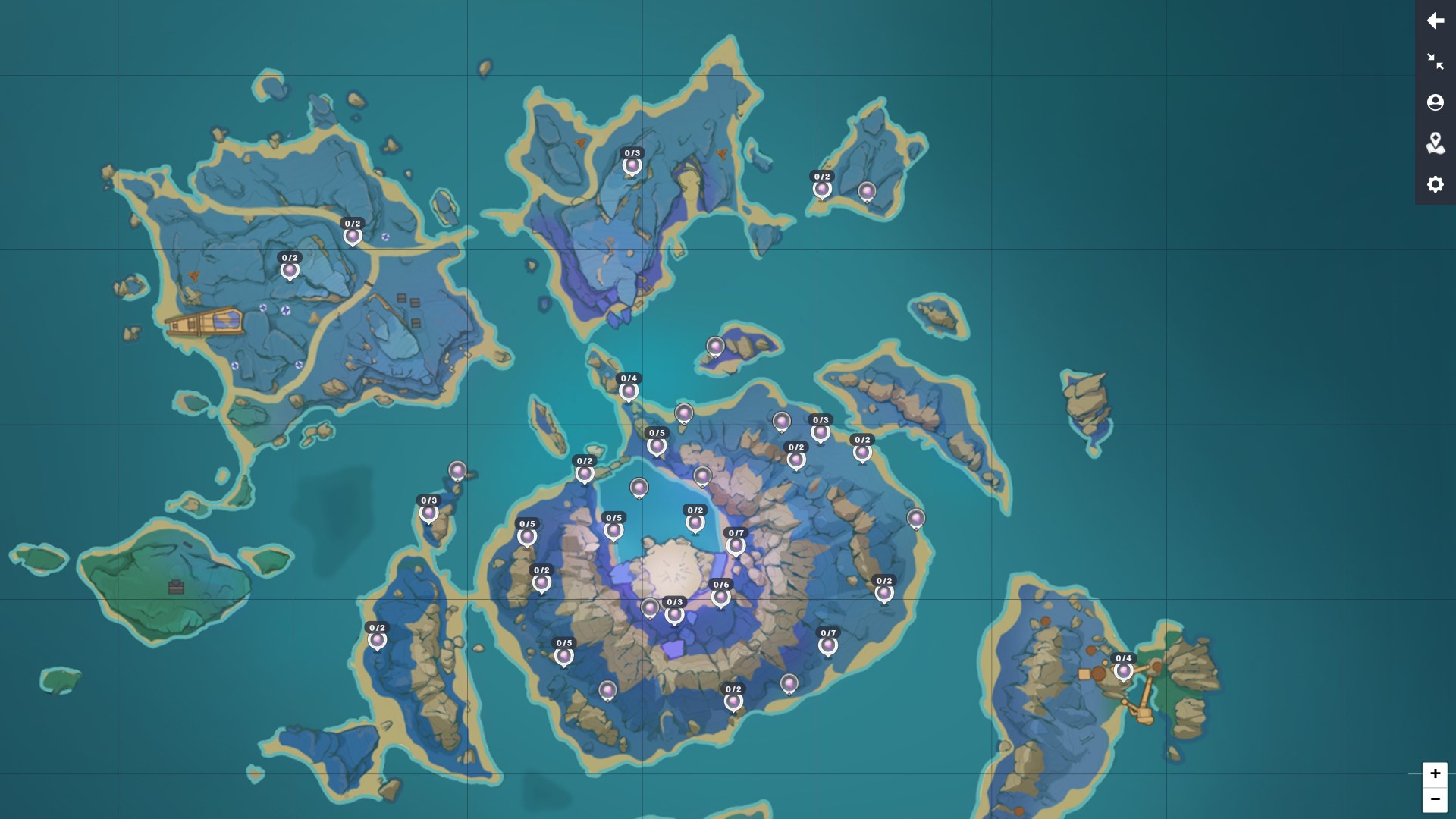The image size is (1456, 819).
Task: Select the 0/3 marker on the small southwest islet
Action: pos(429,513)
